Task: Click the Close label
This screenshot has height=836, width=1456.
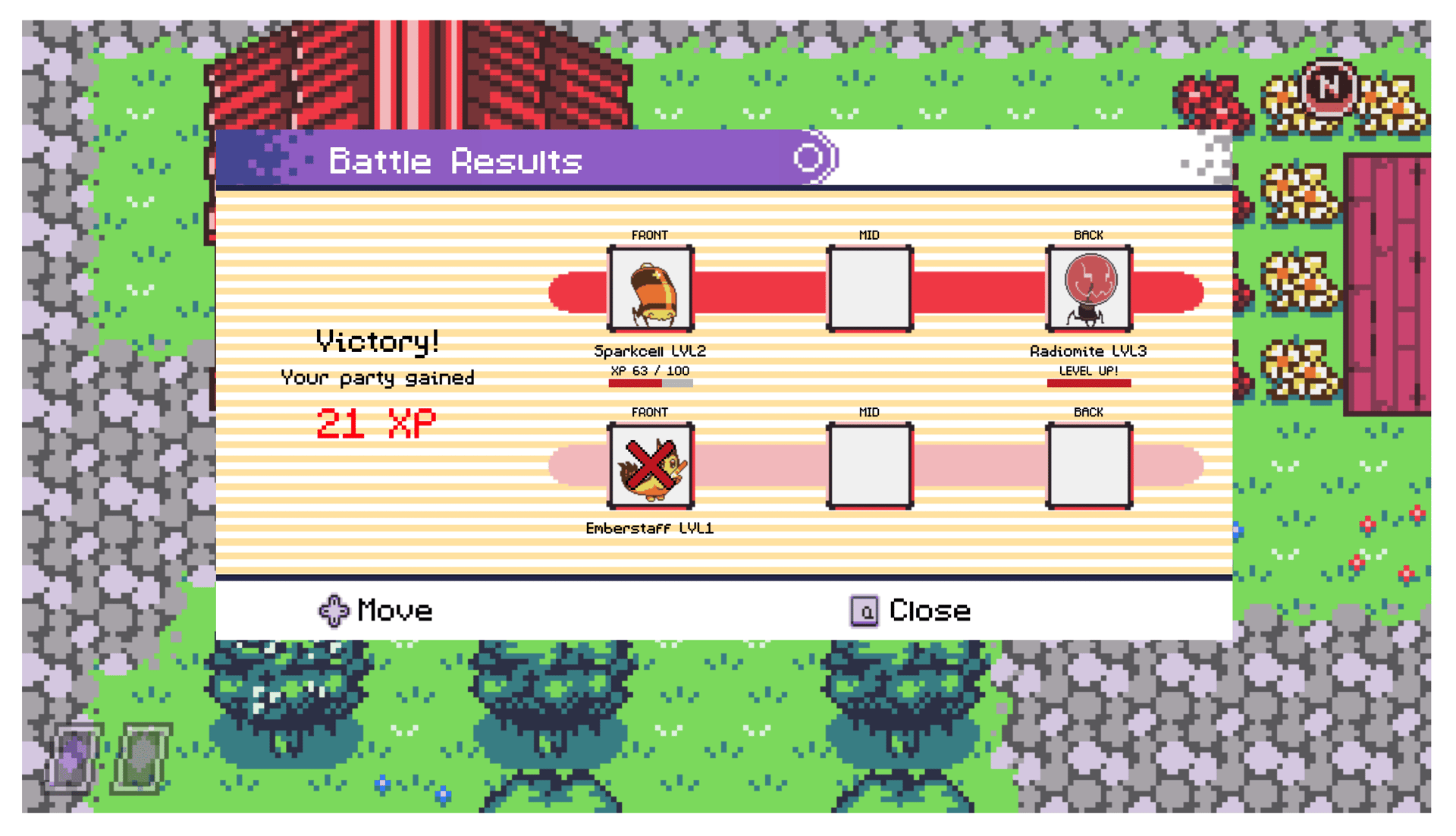Action: click(929, 611)
